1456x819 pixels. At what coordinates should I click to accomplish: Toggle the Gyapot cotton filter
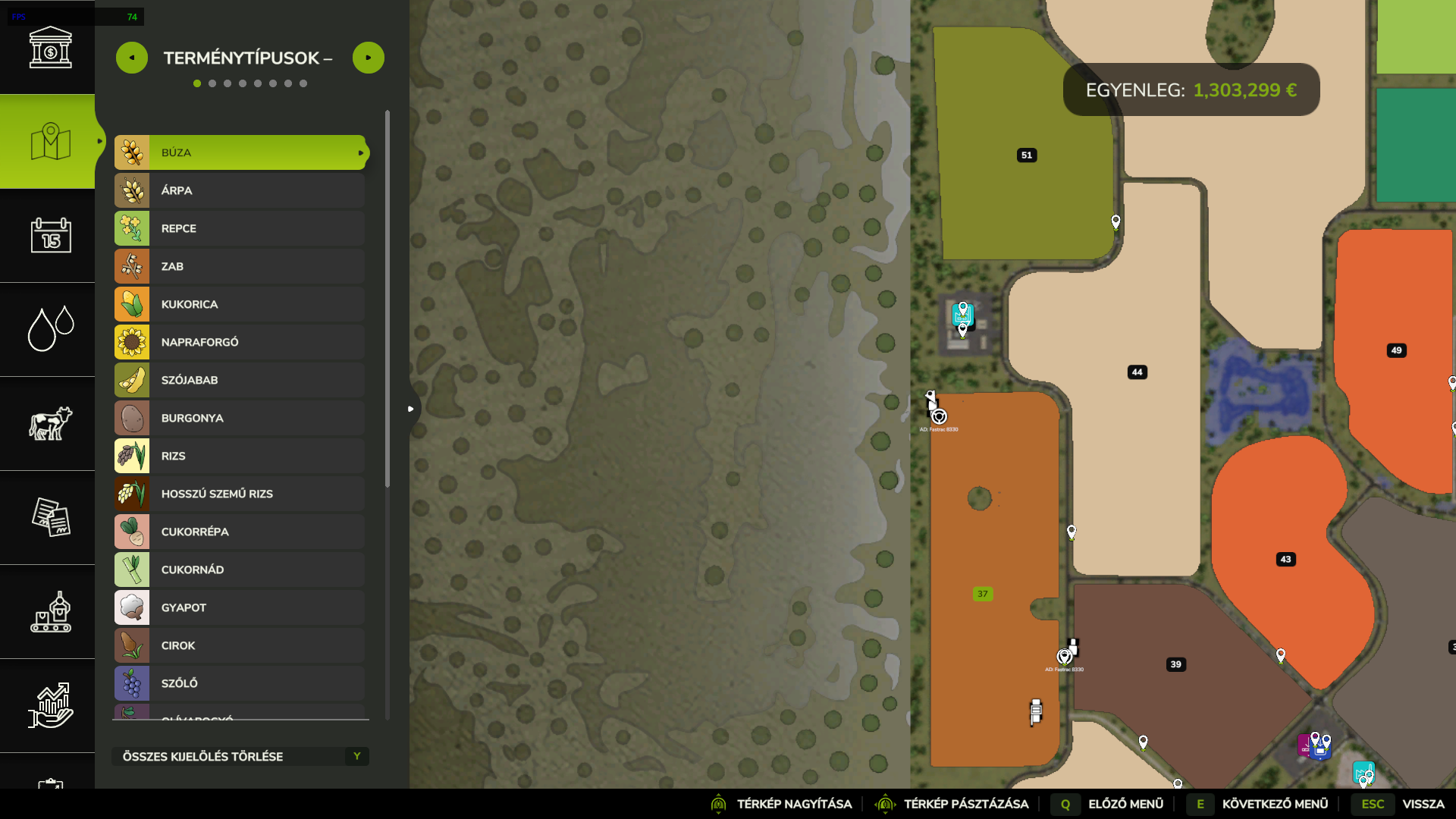[x=240, y=607]
